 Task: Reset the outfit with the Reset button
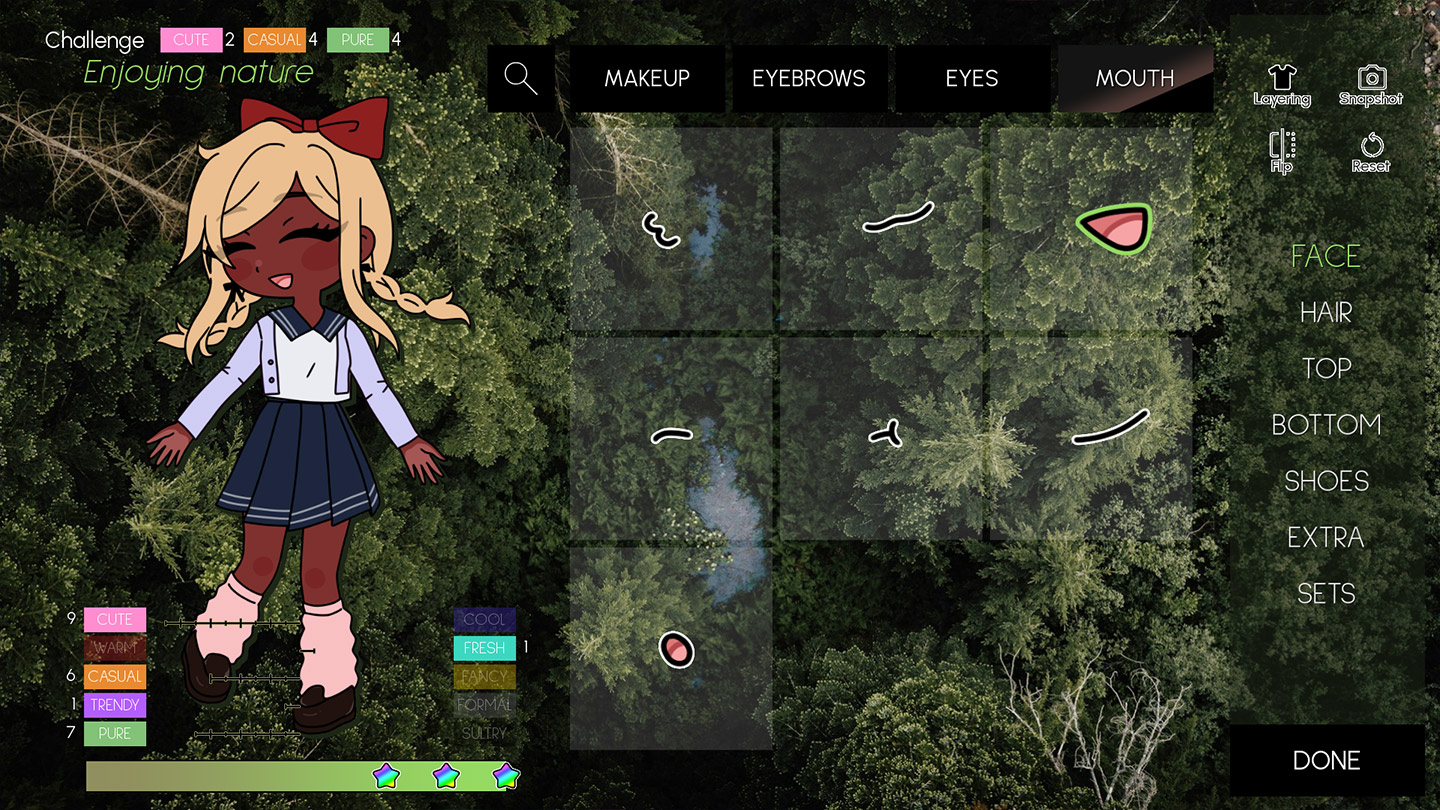point(1371,152)
